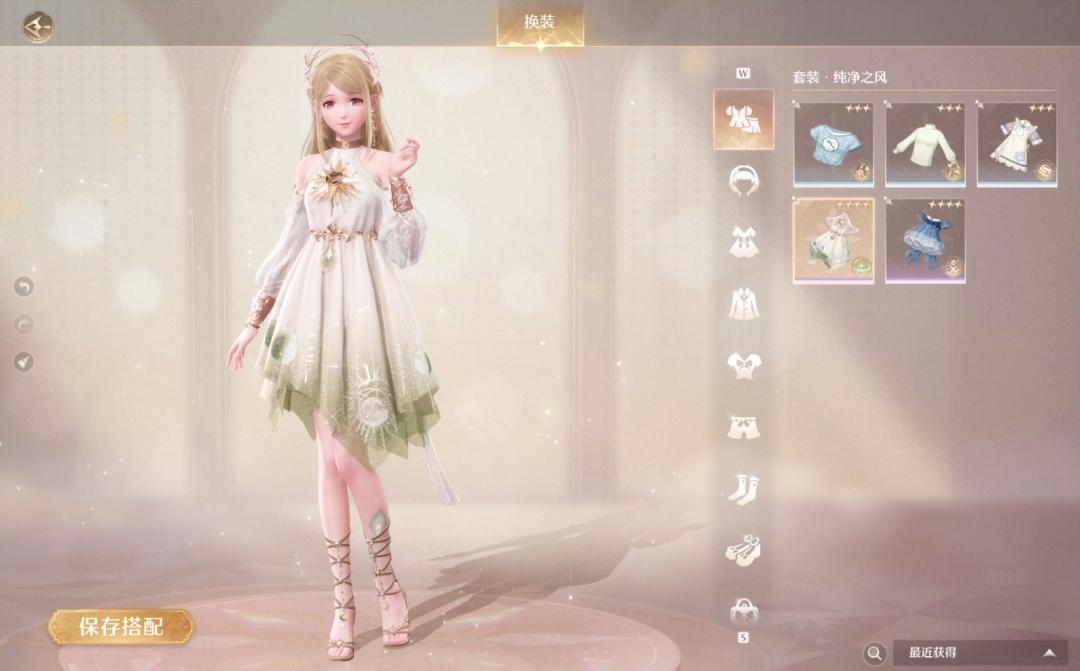Redo the outfit change

(24, 324)
